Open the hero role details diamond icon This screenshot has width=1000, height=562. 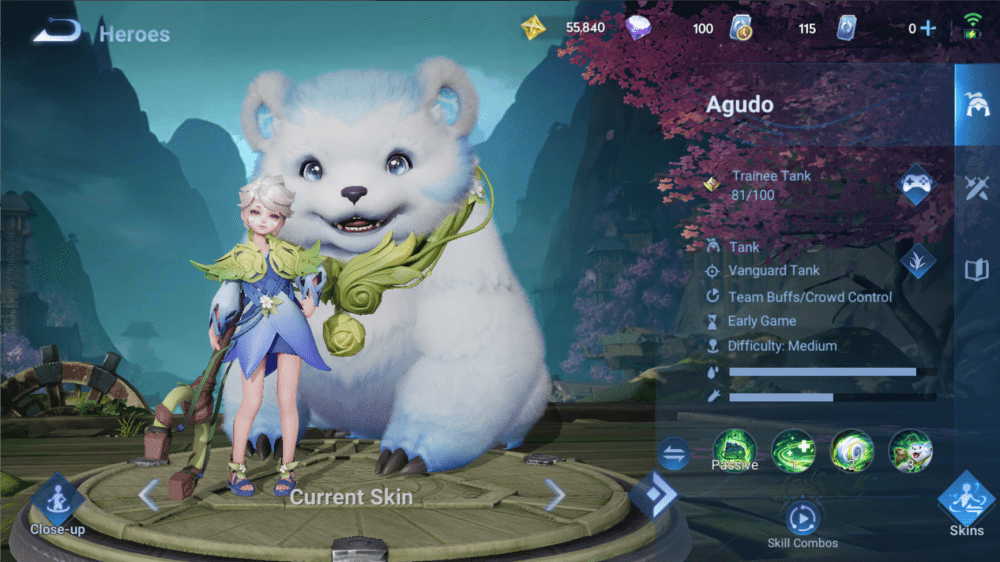(917, 260)
